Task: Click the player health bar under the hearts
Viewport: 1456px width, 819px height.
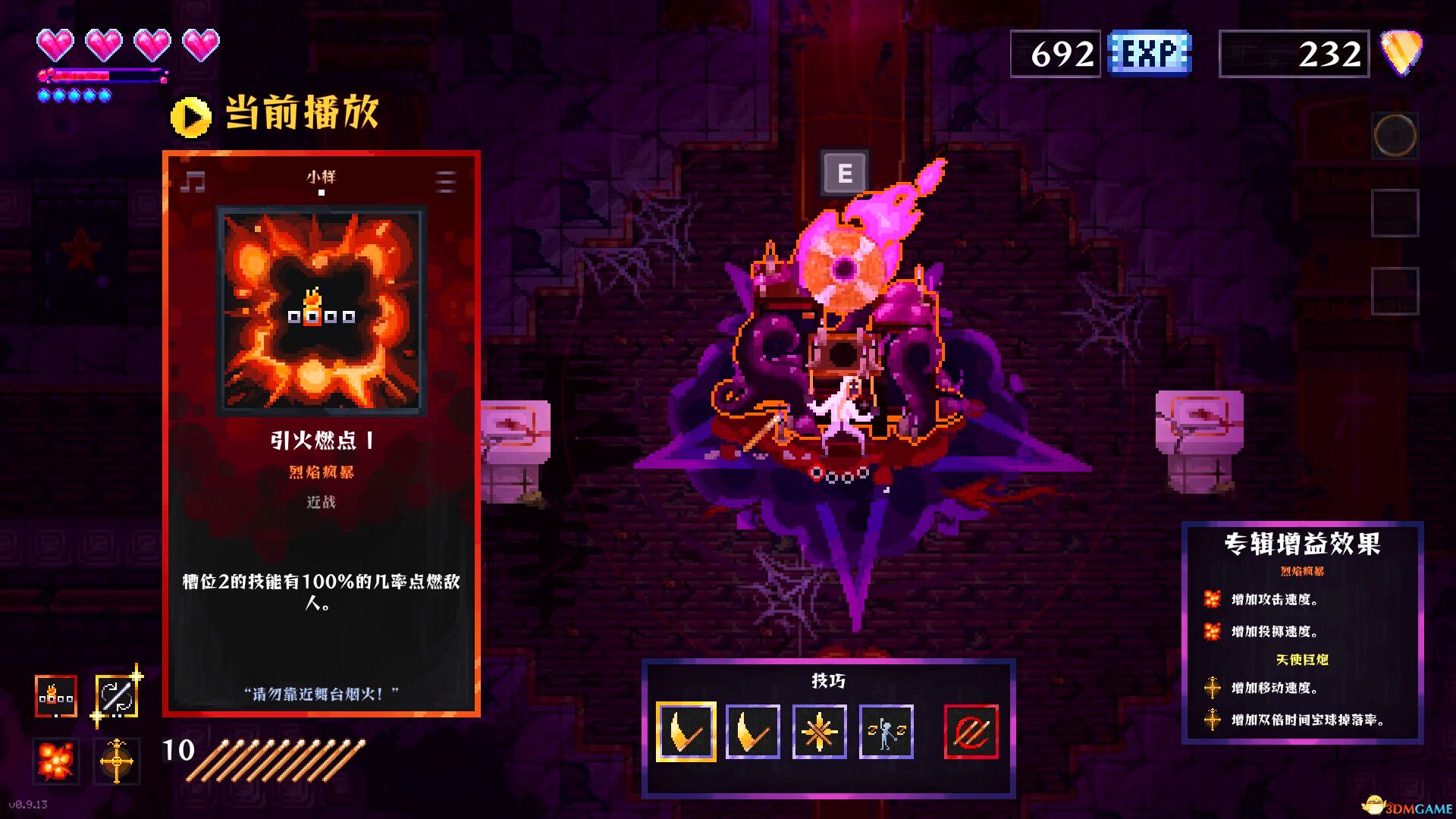Action: pos(102,75)
